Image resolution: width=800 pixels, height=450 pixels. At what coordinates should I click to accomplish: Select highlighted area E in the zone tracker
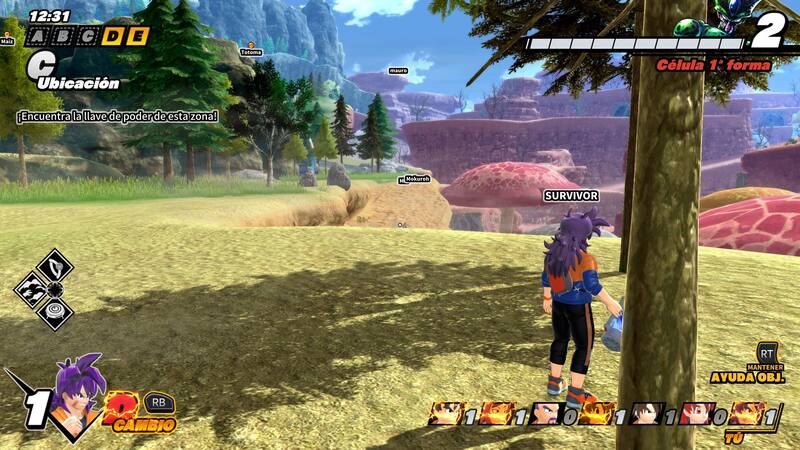pos(138,37)
